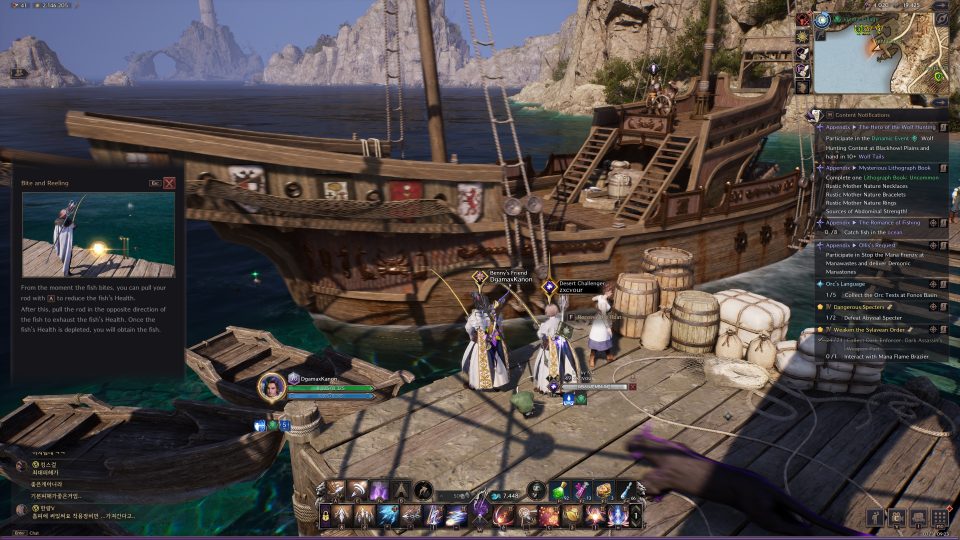Select the Hero of the Wolf Hunting quest

point(890,128)
